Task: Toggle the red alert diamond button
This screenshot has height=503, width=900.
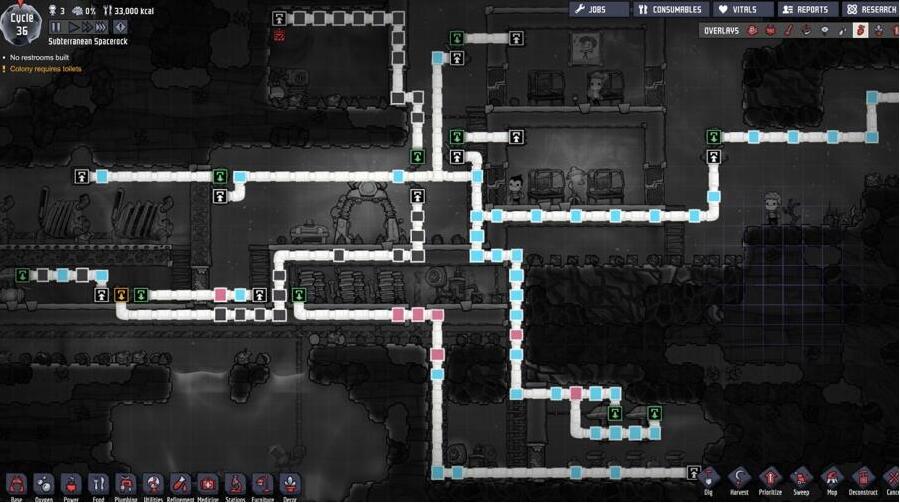Action: point(120,27)
